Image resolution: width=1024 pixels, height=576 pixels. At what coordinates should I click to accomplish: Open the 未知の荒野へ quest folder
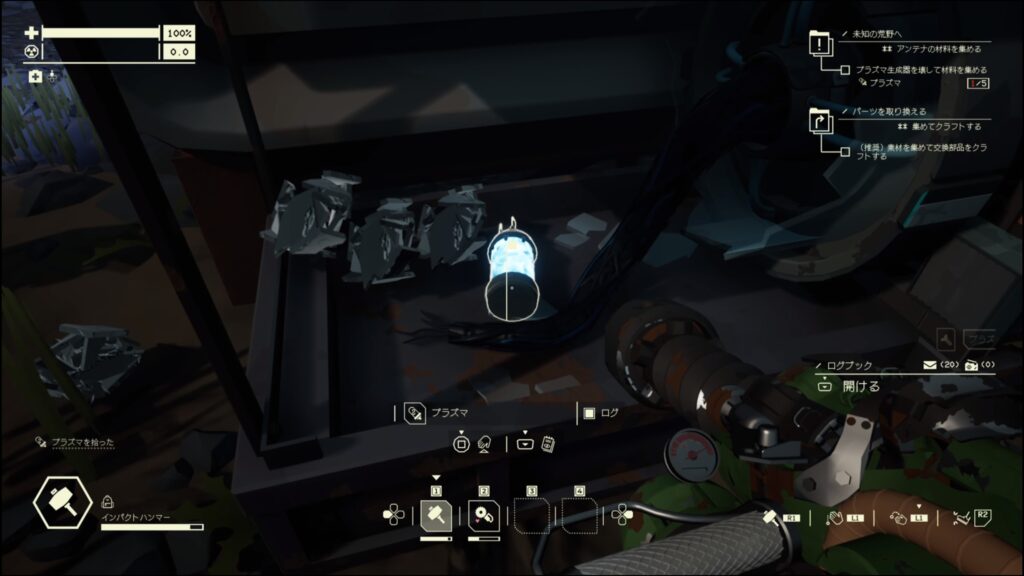pyautogui.click(x=821, y=47)
